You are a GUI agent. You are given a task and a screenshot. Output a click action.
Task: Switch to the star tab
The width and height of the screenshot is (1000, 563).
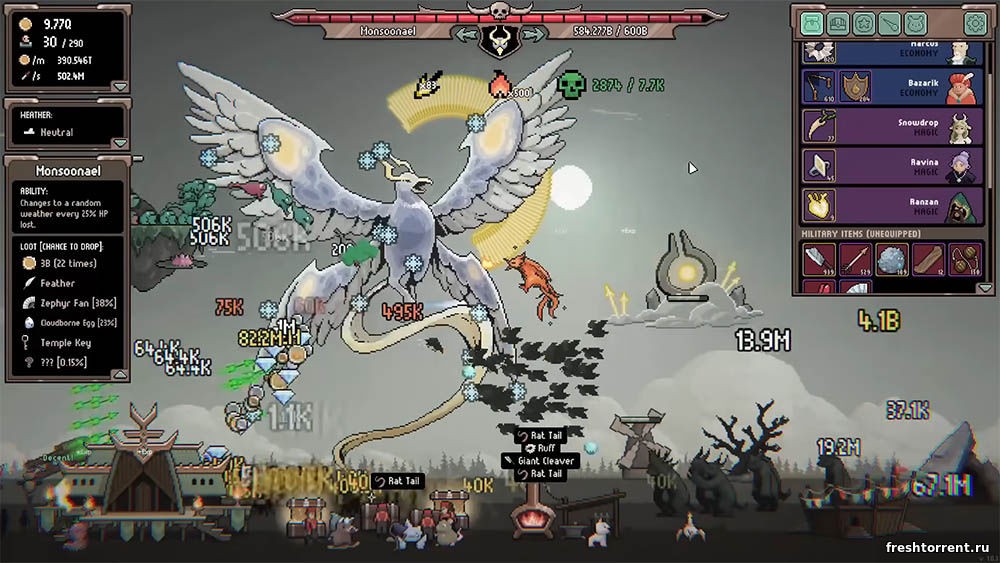(864, 23)
